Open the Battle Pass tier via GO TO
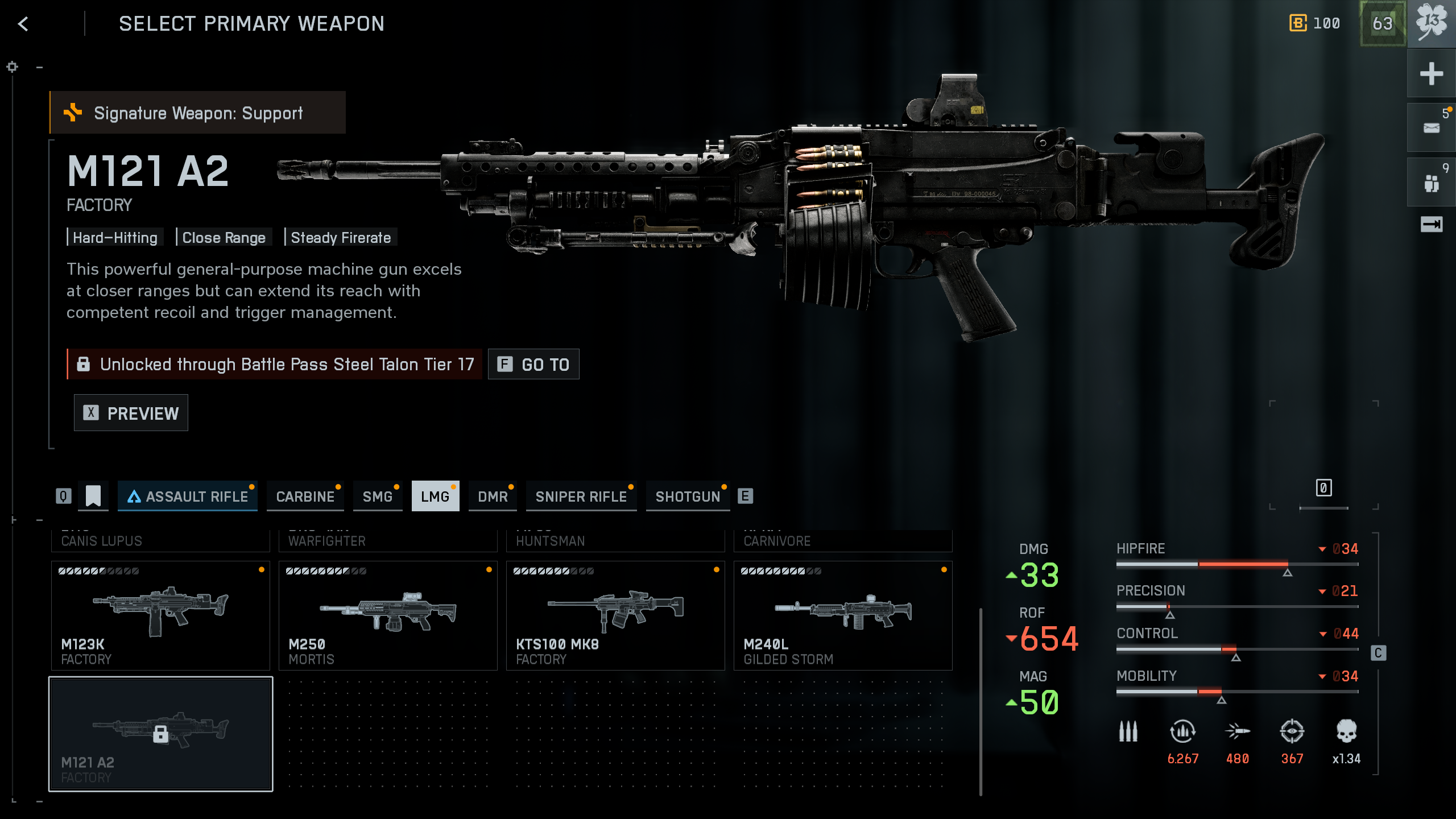Image resolution: width=1456 pixels, height=819 pixels. point(533,364)
